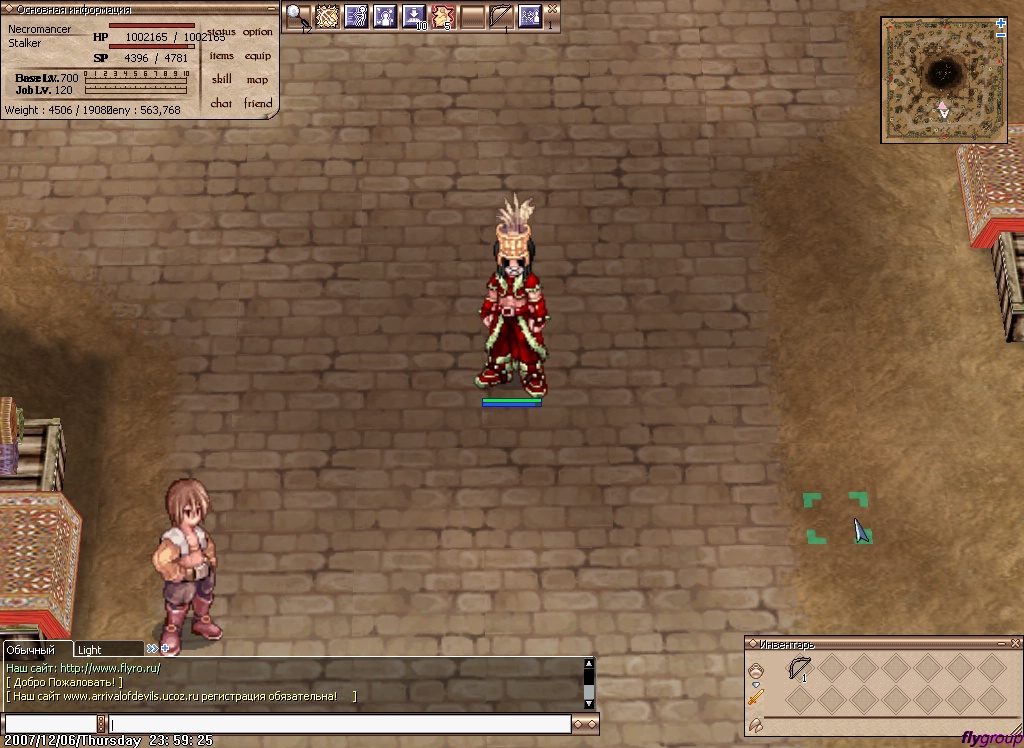Open the friend list
1024x748 pixels.
click(257, 104)
